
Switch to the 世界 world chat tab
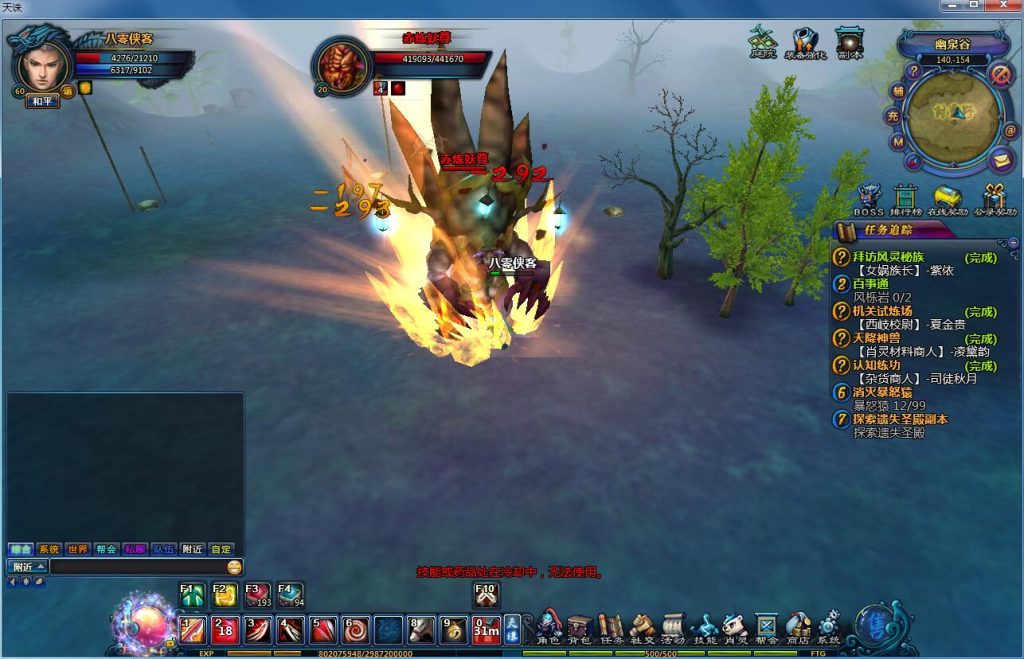tap(78, 549)
